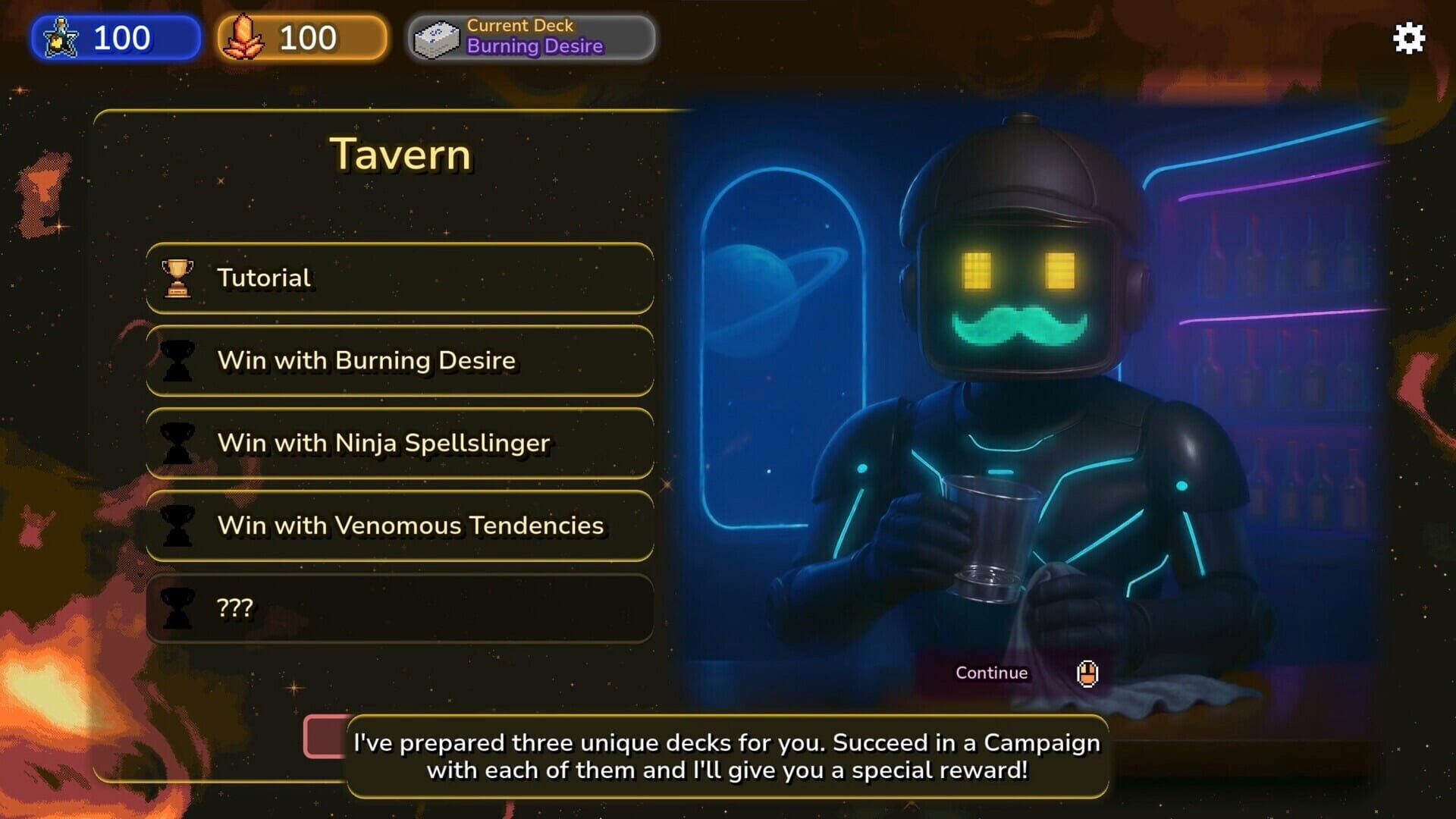This screenshot has height=819, width=1456.
Task: Open the Settings gear
Action: (x=1408, y=38)
